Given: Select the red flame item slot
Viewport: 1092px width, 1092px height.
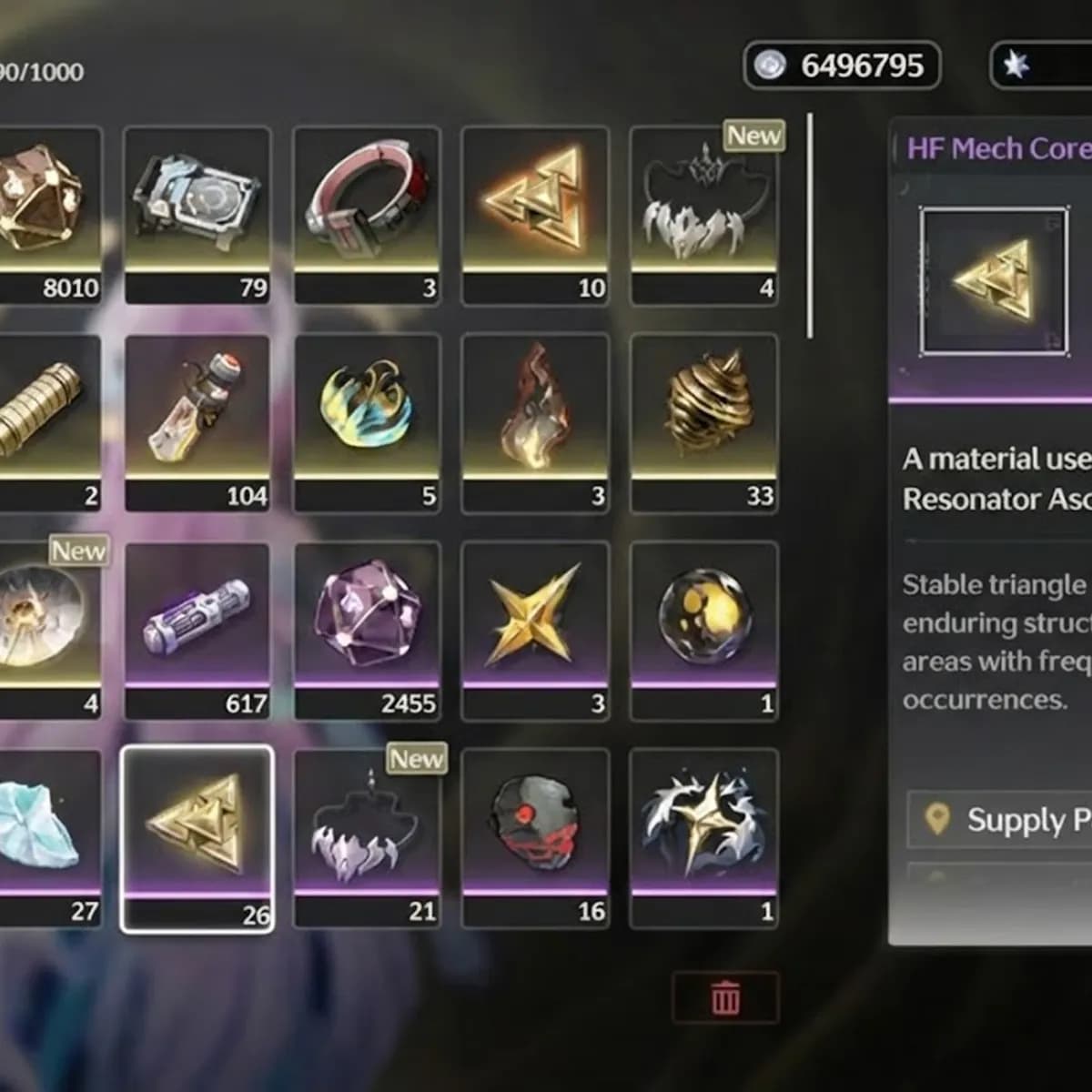Looking at the screenshot, I should point(535,421).
